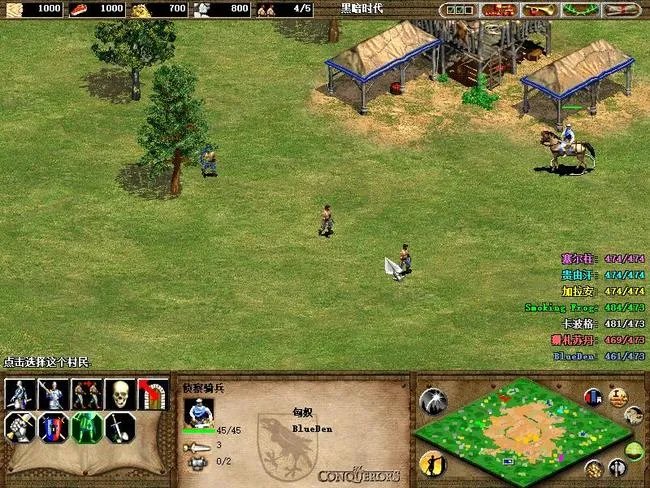
Task: Toggle the red-blue shield minimap mode button
Action: (593, 397)
